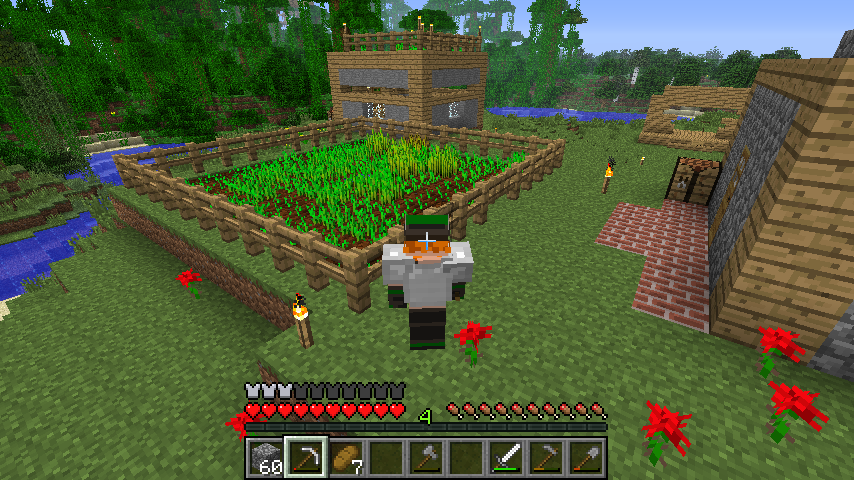Switch to the axe hotbar slot

[x=425, y=458]
